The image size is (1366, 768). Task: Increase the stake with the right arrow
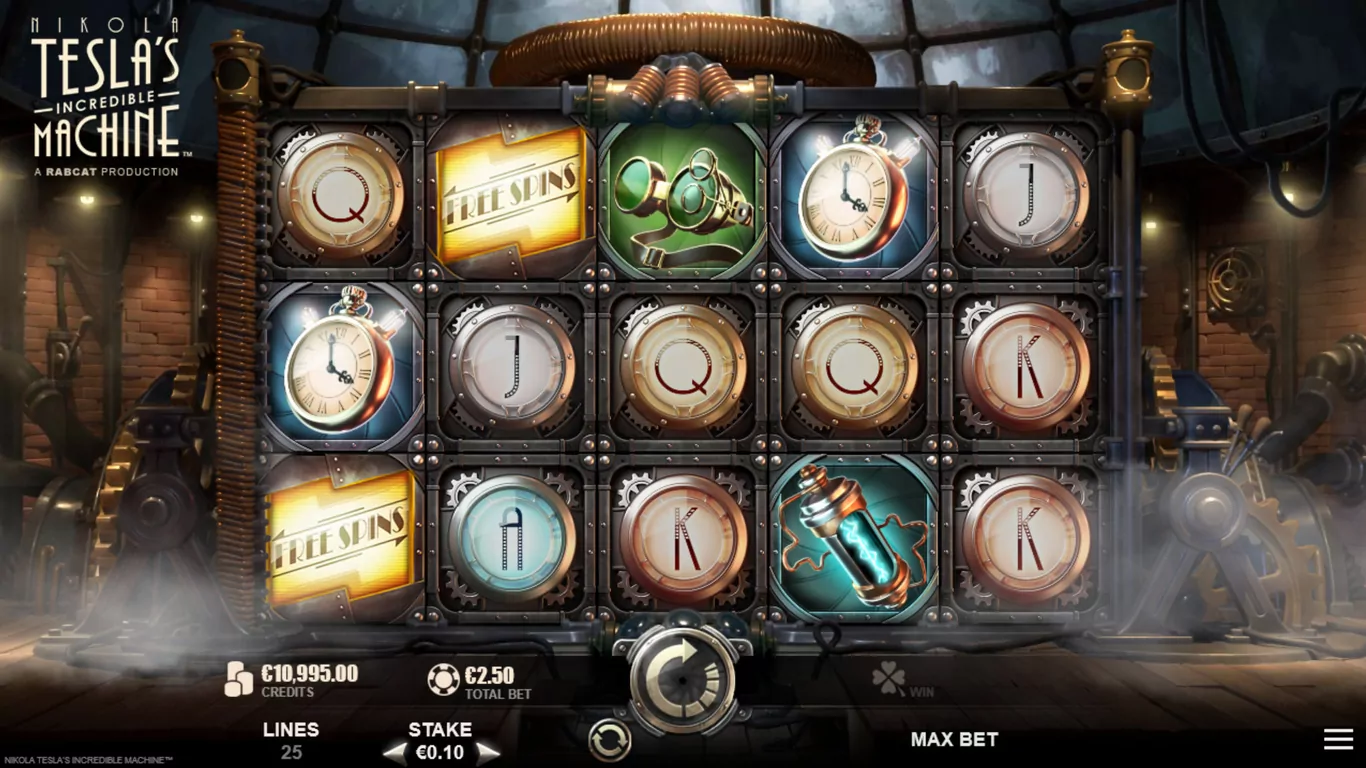click(x=487, y=753)
